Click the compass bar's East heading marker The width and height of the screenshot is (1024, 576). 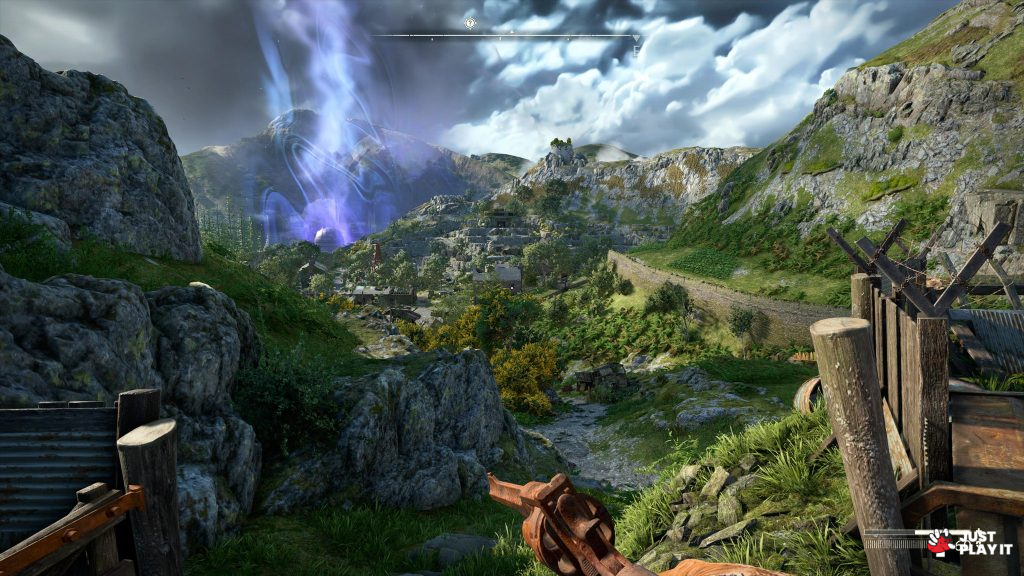pyautogui.click(x=634, y=48)
